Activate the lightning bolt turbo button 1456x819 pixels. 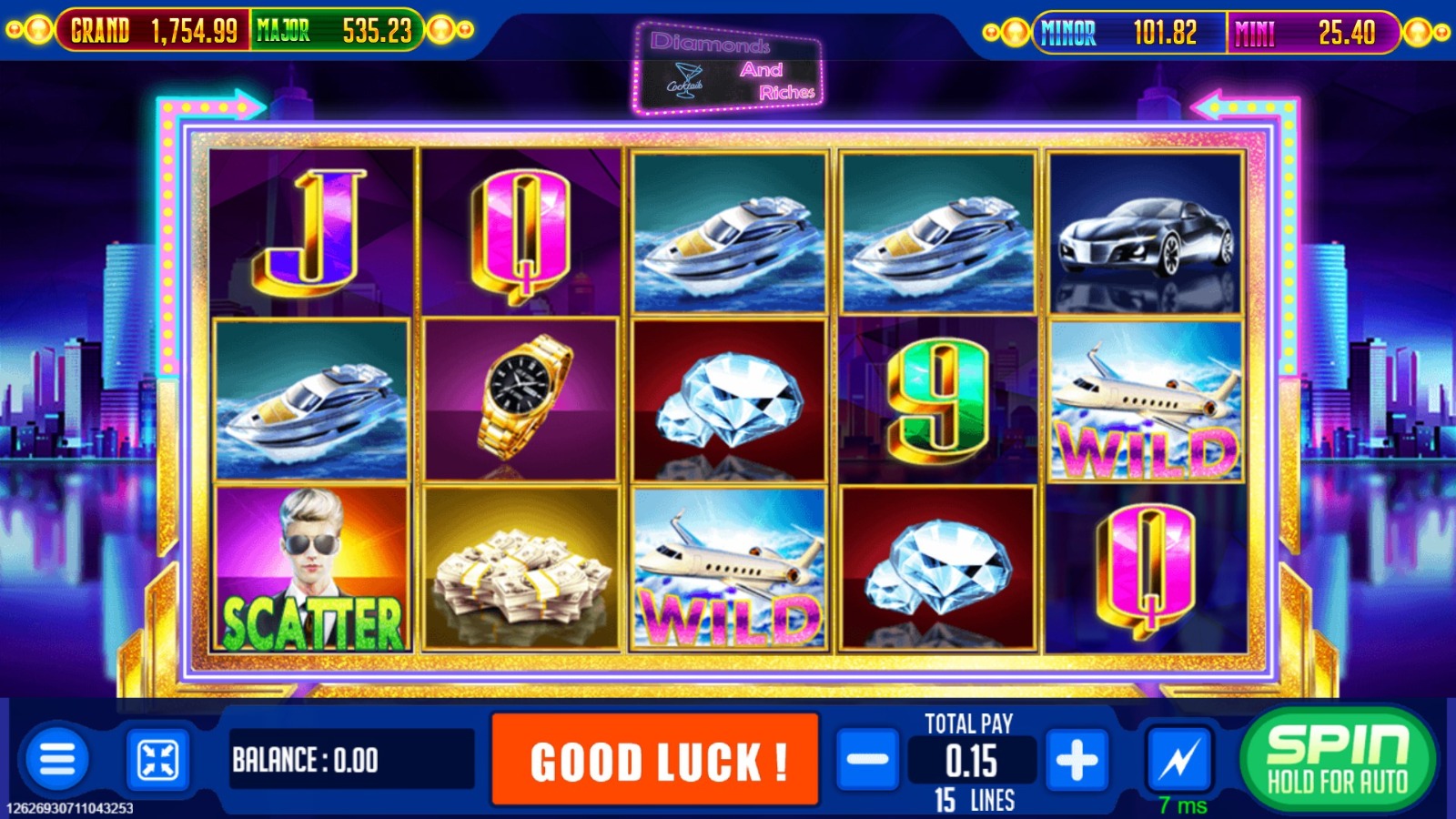(1179, 759)
